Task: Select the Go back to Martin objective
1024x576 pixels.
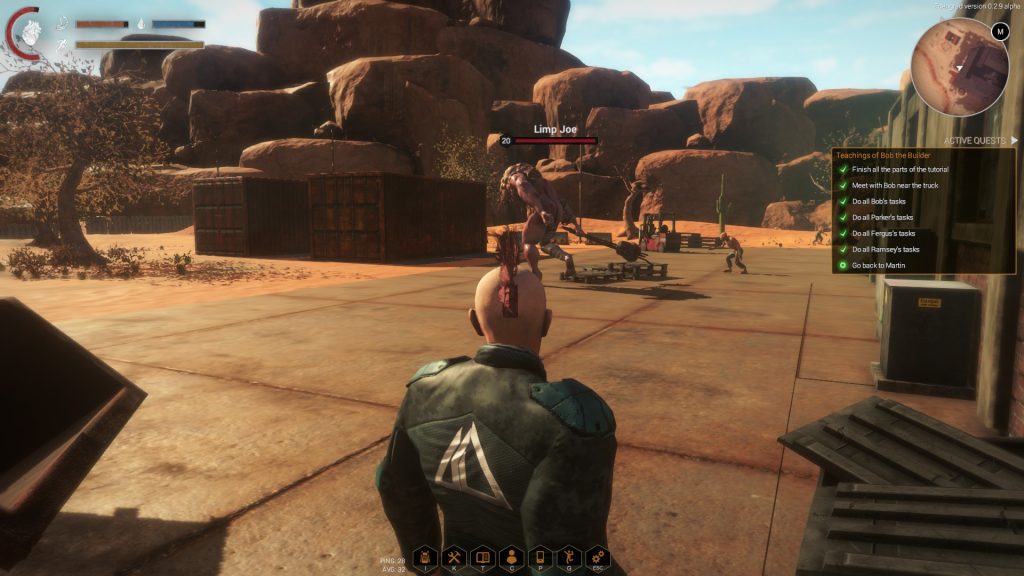Action: point(882,265)
